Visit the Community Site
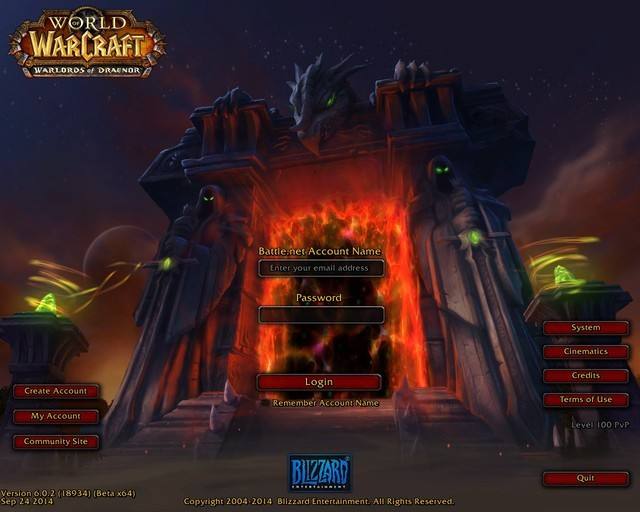 (x=56, y=441)
